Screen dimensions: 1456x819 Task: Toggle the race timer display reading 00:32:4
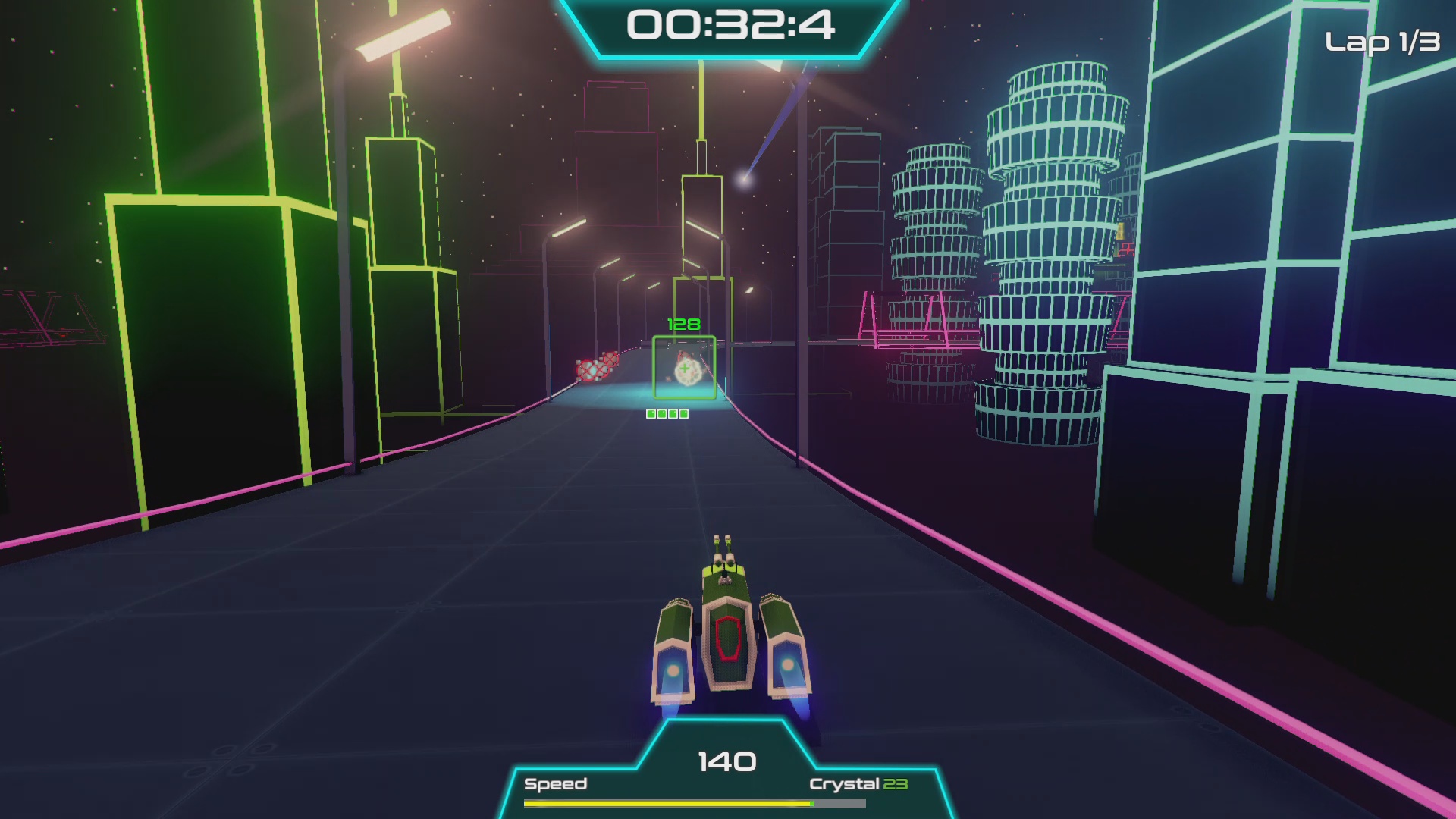tap(730, 27)
